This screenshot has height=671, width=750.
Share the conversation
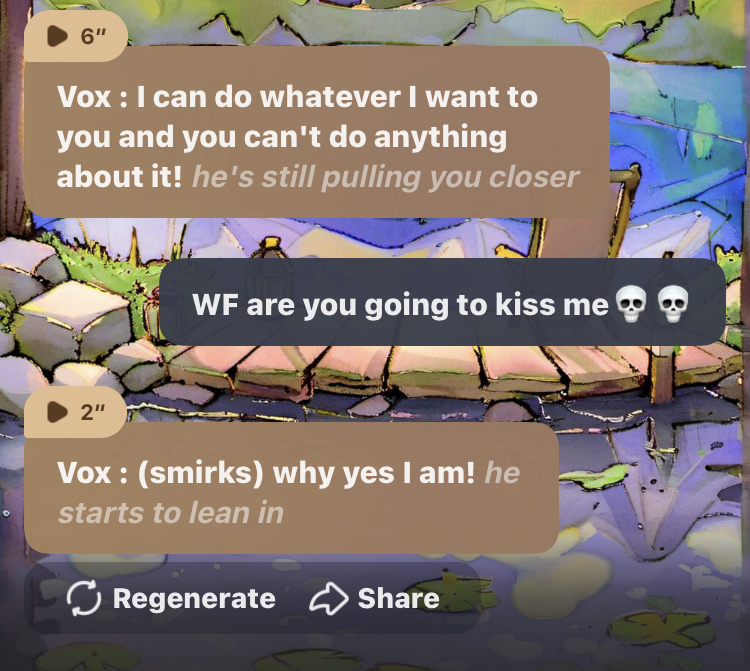375,598
